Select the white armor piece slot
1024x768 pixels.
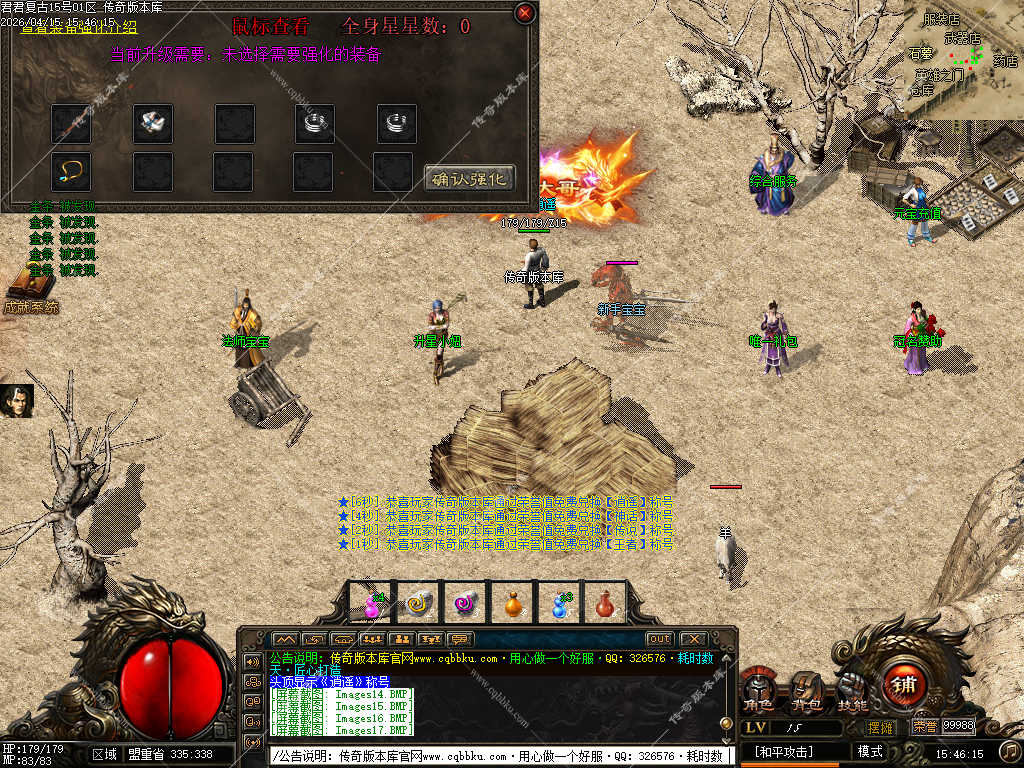click(153, 123)
